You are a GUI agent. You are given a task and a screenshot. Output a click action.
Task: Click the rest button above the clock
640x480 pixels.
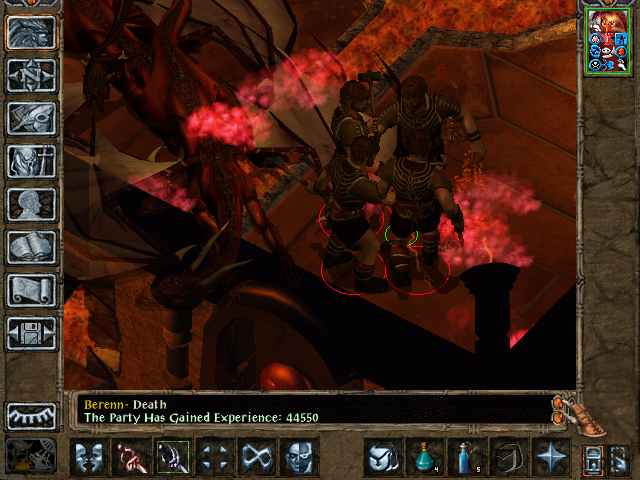[x=31, y=416]
